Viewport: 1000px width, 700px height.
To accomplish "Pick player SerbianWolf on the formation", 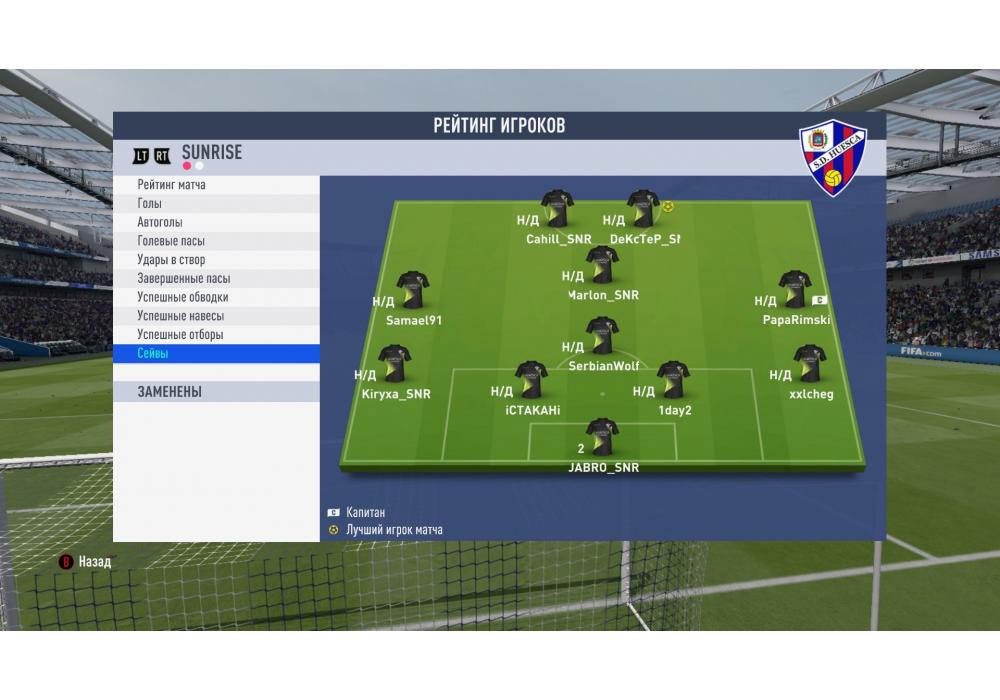I will pyautogui.click(x=602, y=337).
